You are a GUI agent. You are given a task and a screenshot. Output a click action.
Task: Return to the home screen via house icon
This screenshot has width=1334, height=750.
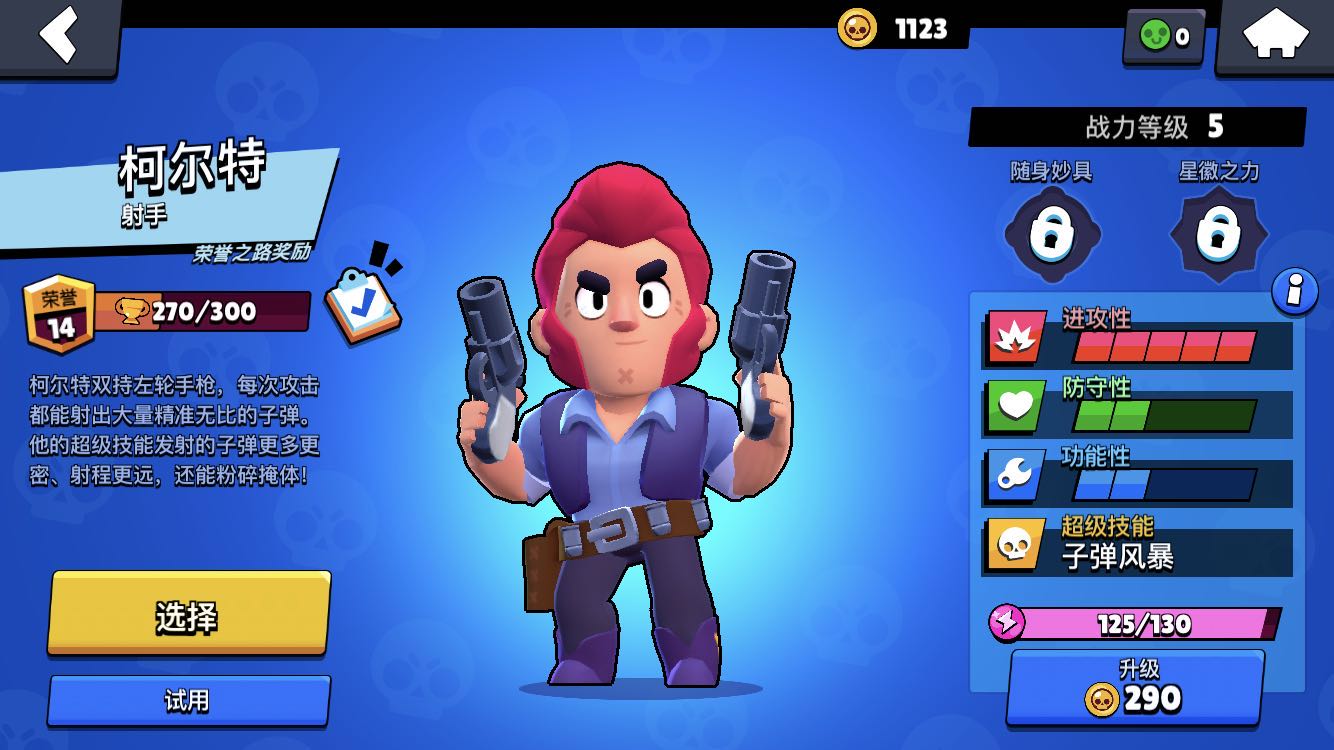pos(1275,36)
